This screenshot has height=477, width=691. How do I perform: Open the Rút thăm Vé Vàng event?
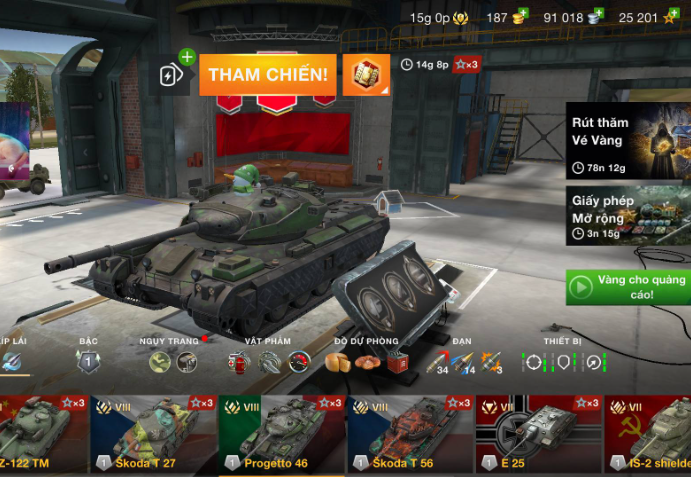coord(628,141)
